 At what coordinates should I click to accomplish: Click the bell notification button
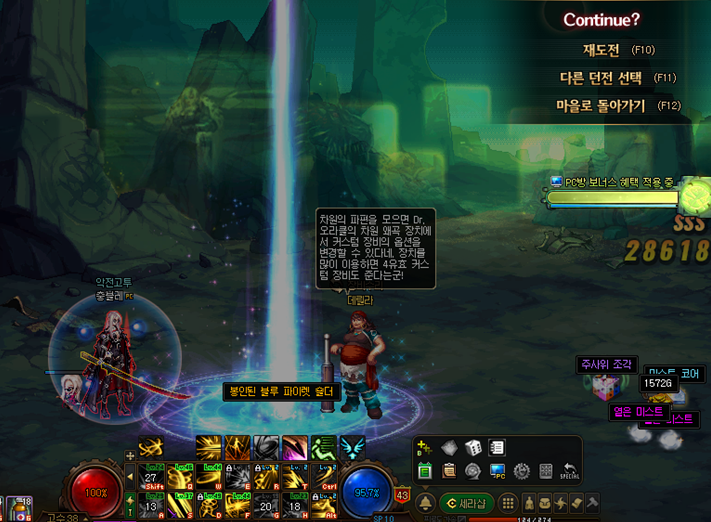425,502
